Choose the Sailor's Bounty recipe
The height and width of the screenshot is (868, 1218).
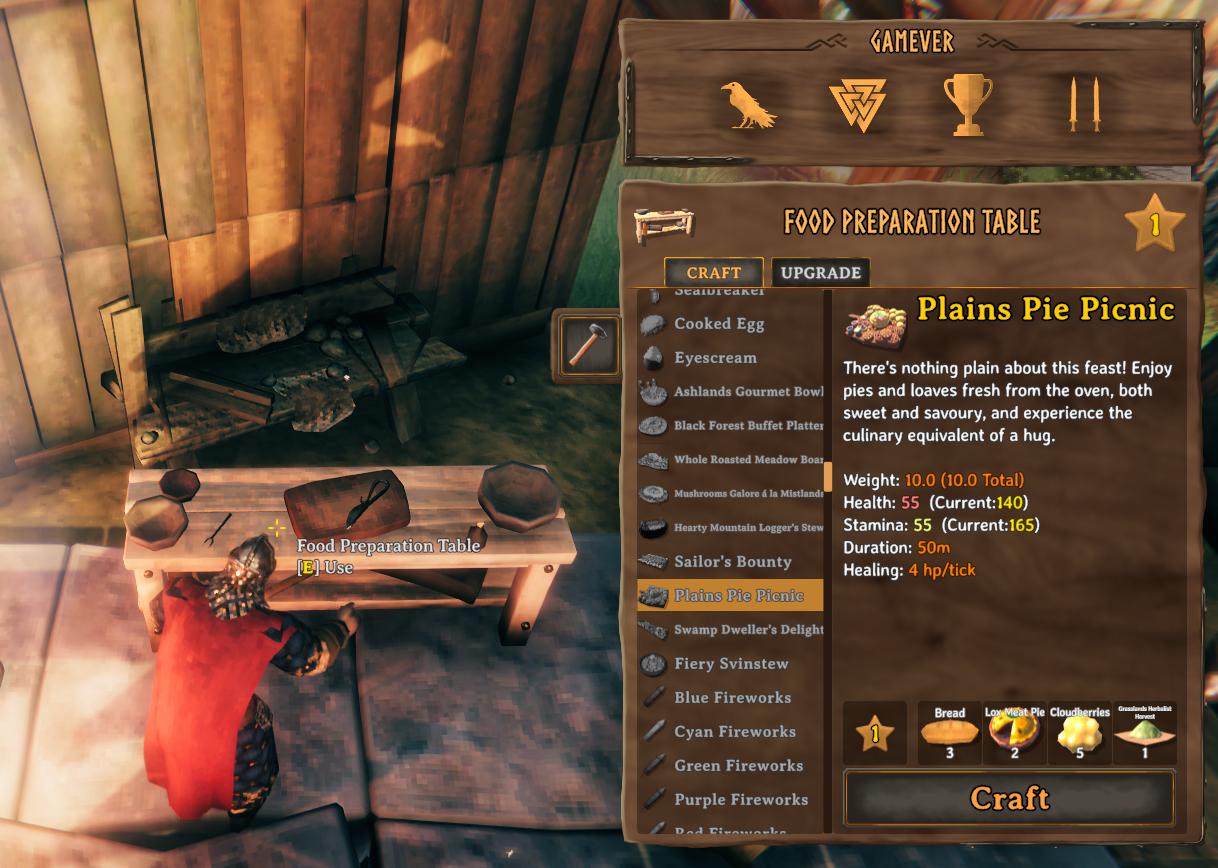tap(732, 562)
